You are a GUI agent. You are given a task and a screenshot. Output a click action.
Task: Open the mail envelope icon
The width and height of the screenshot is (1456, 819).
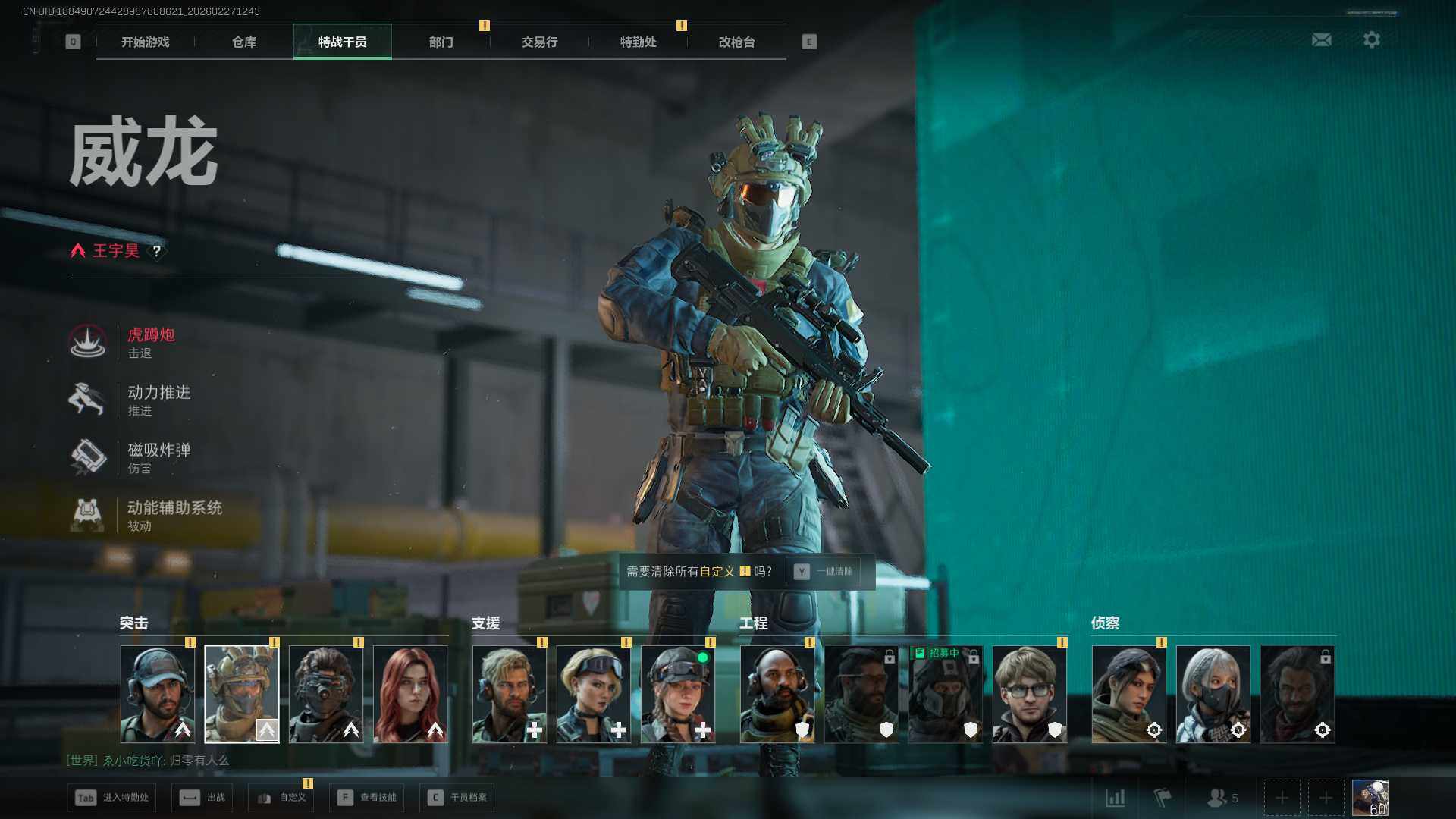coord(1322,39)
